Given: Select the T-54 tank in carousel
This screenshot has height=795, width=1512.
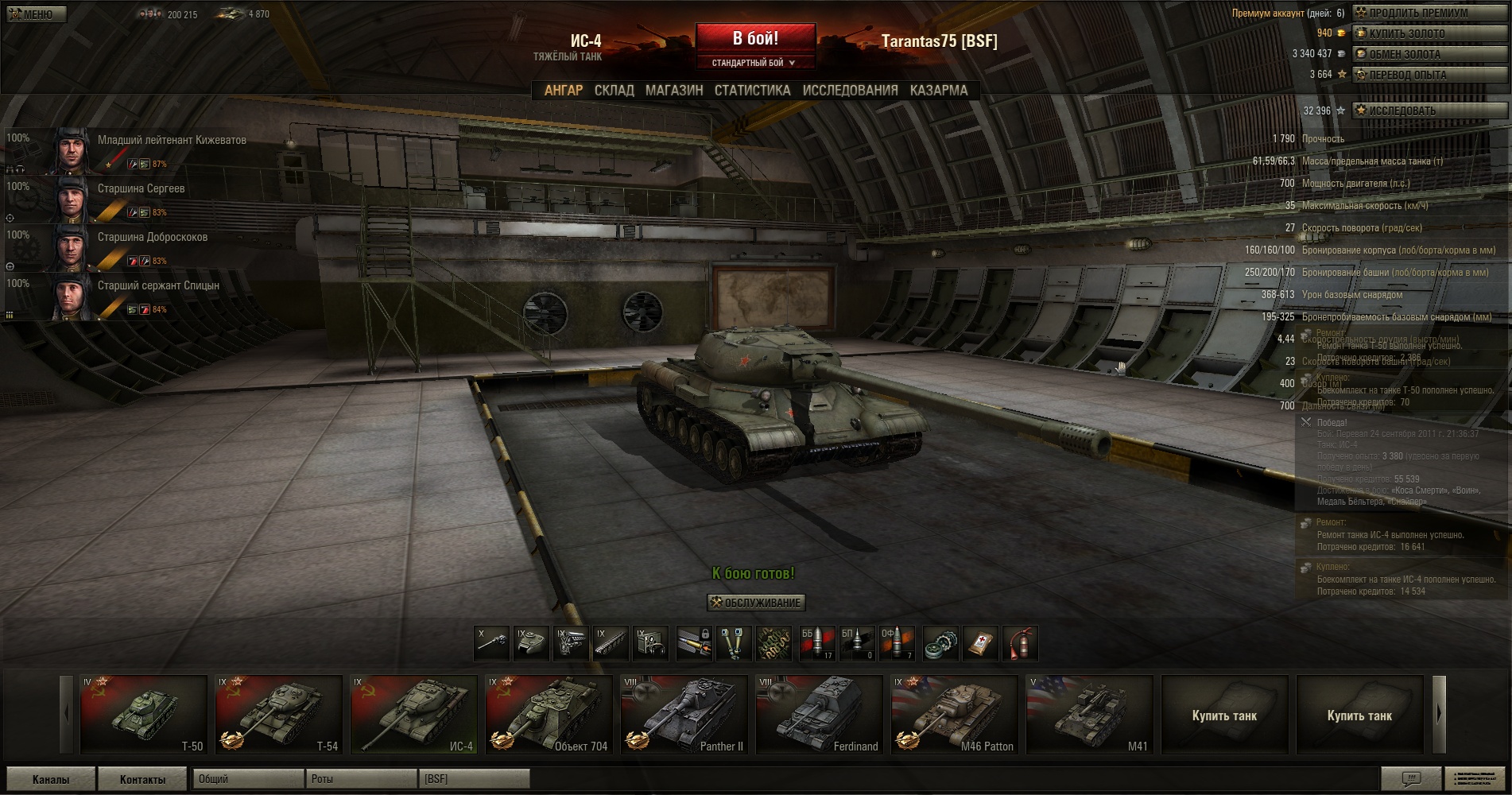Looking at the screenshot, I should (x=278, y=714).
